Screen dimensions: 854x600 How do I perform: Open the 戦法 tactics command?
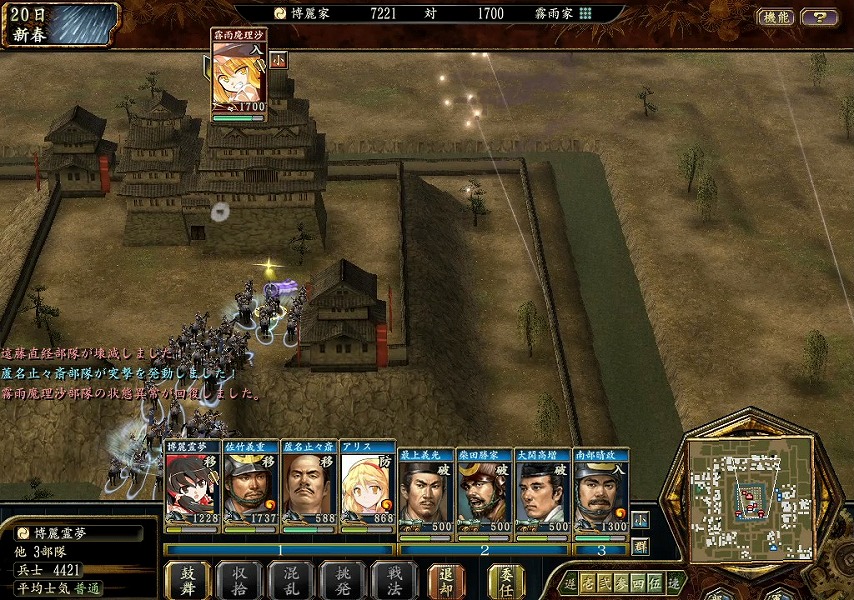[x=394, y=580]
